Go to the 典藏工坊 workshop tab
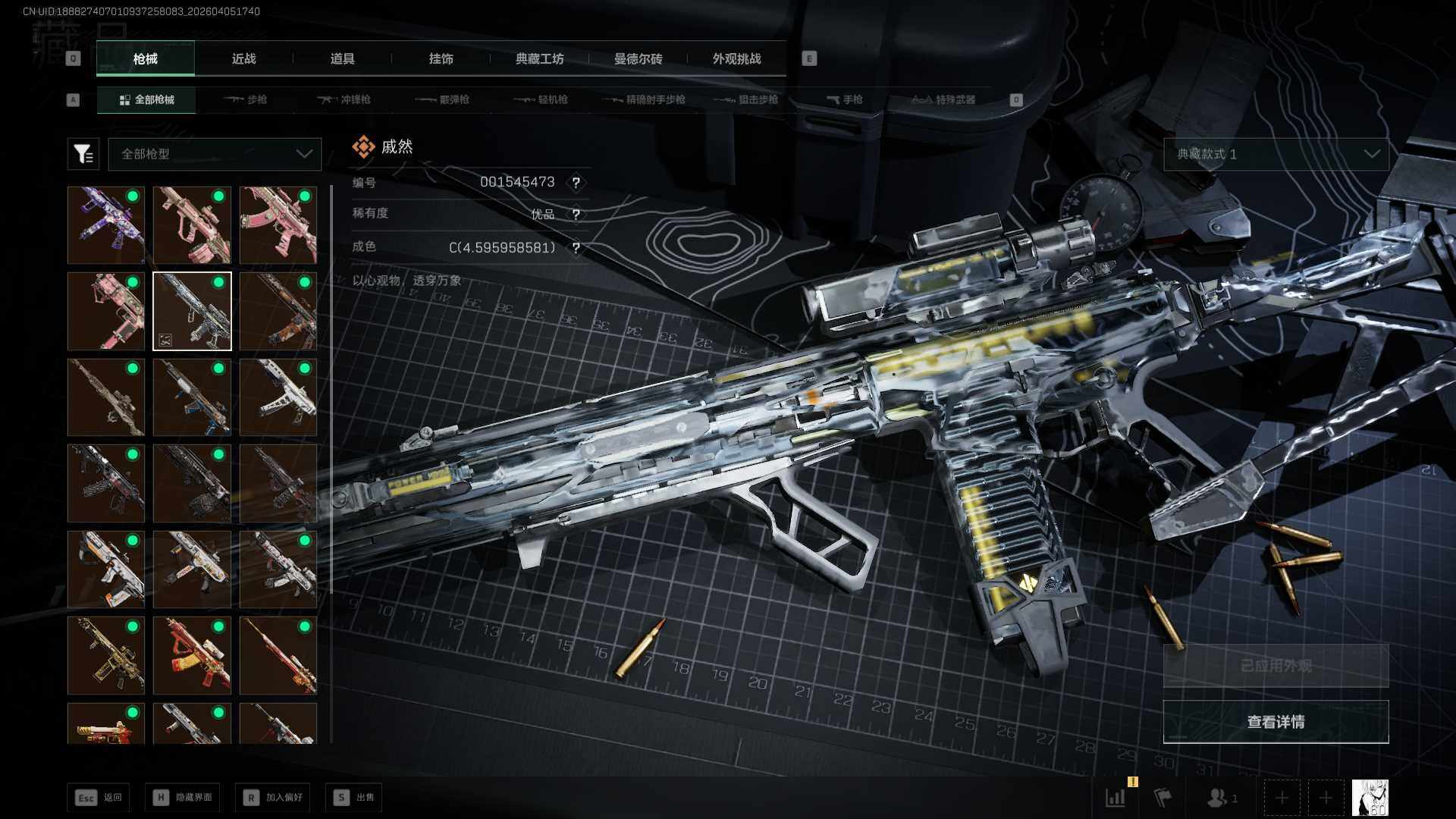This screenshot has width=1456, height=819. [539, 59]
